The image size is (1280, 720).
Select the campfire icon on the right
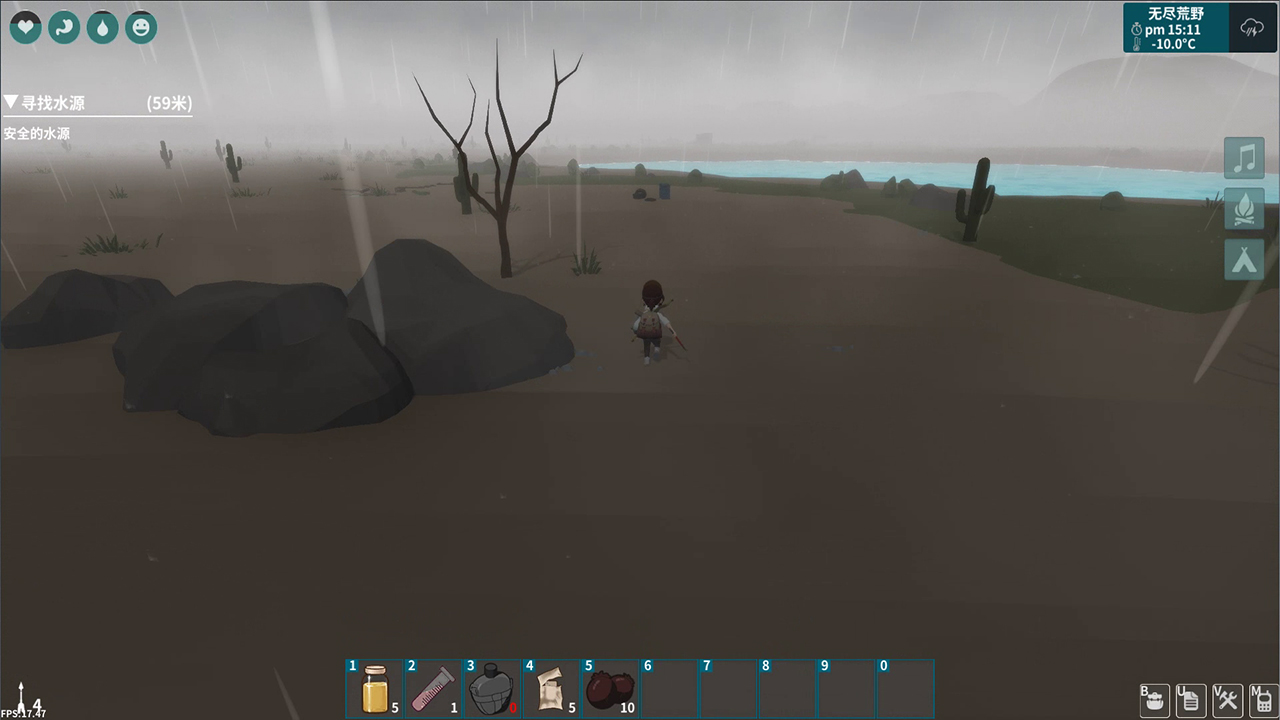[x=1244, y=209]
